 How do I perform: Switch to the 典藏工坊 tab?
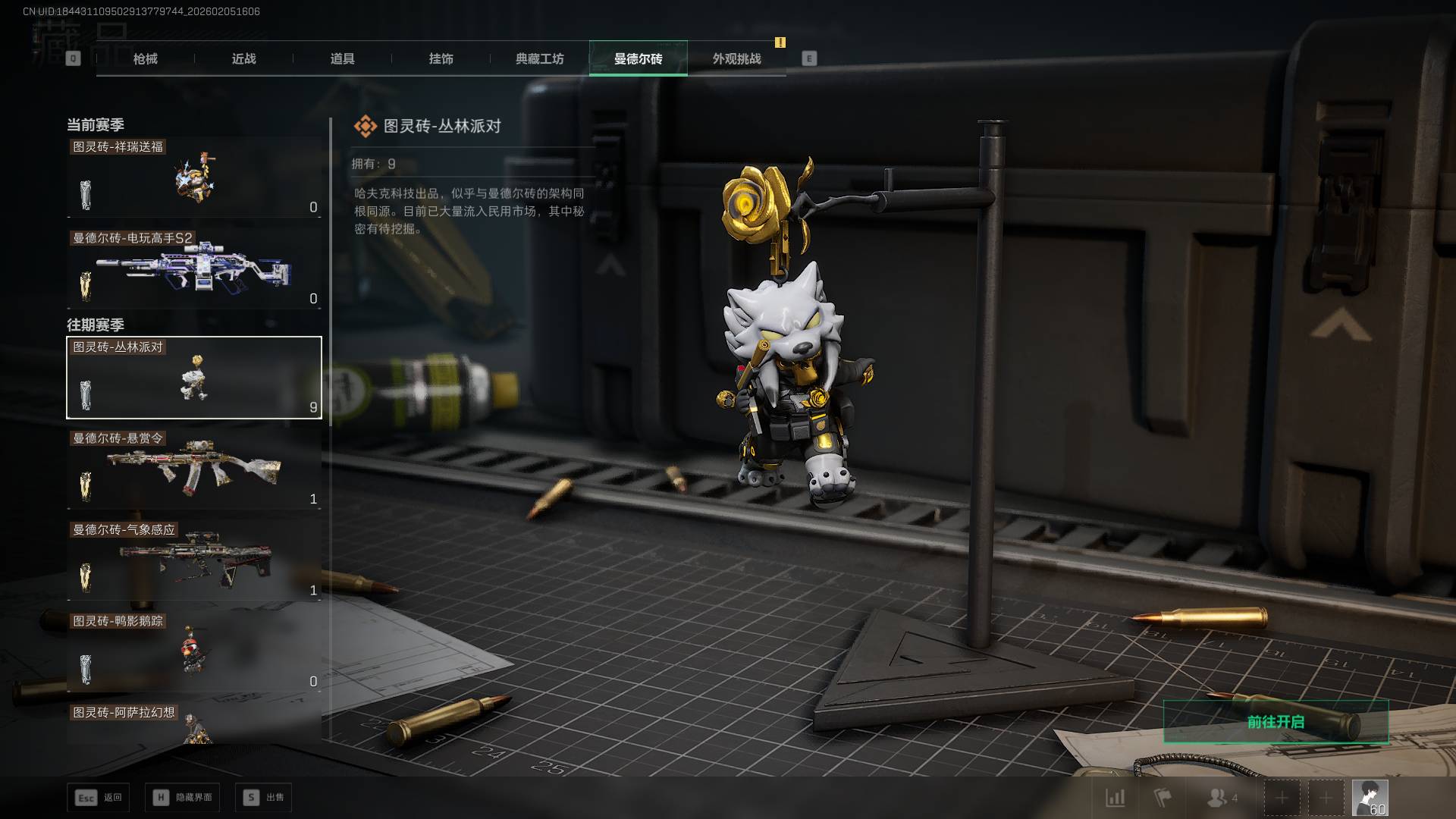[x=539, y=58]
